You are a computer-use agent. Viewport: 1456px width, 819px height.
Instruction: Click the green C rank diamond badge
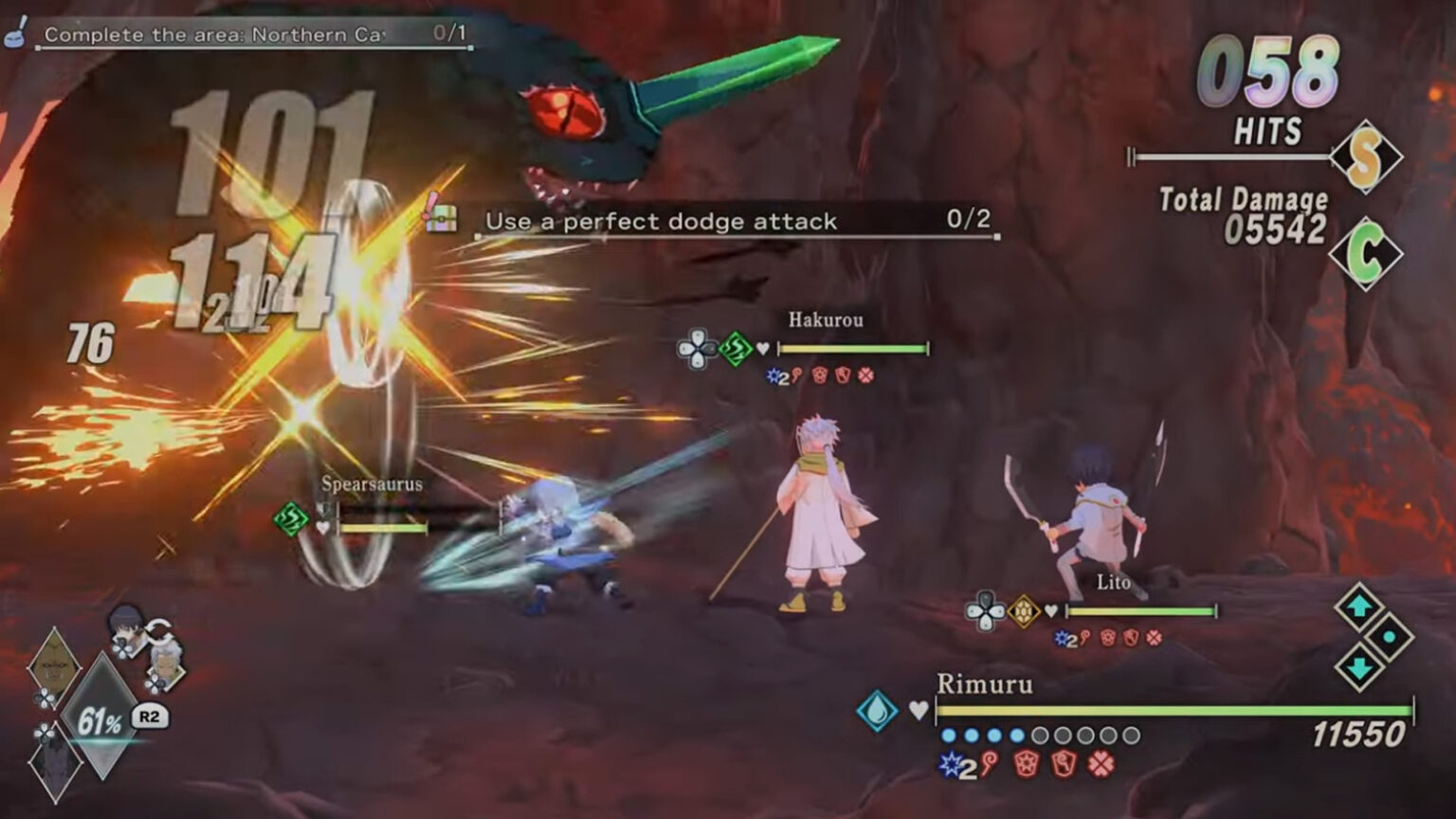pos(1365,253)
